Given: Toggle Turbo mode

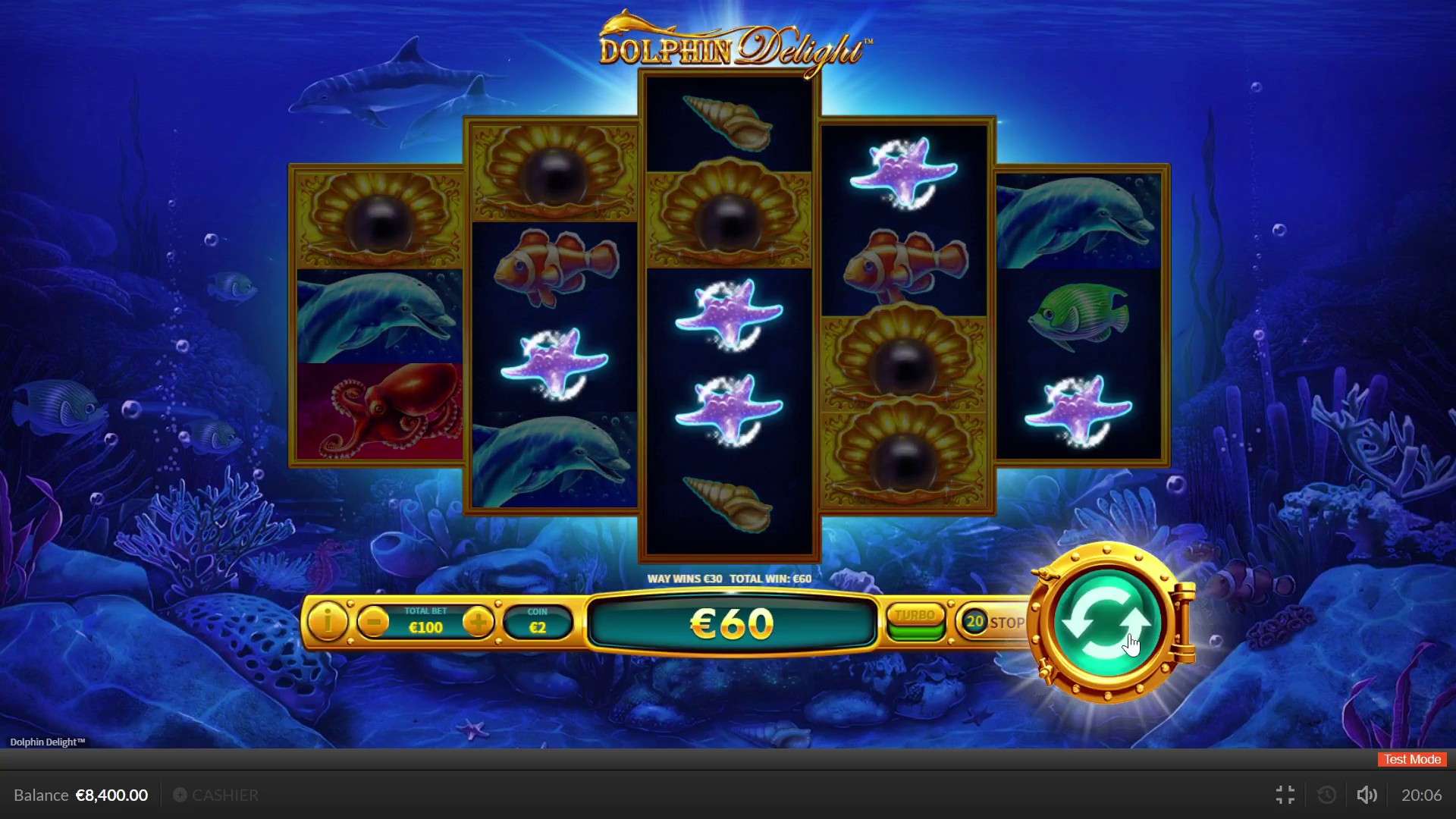Looking at the screenshot, I should coord(915,623).
